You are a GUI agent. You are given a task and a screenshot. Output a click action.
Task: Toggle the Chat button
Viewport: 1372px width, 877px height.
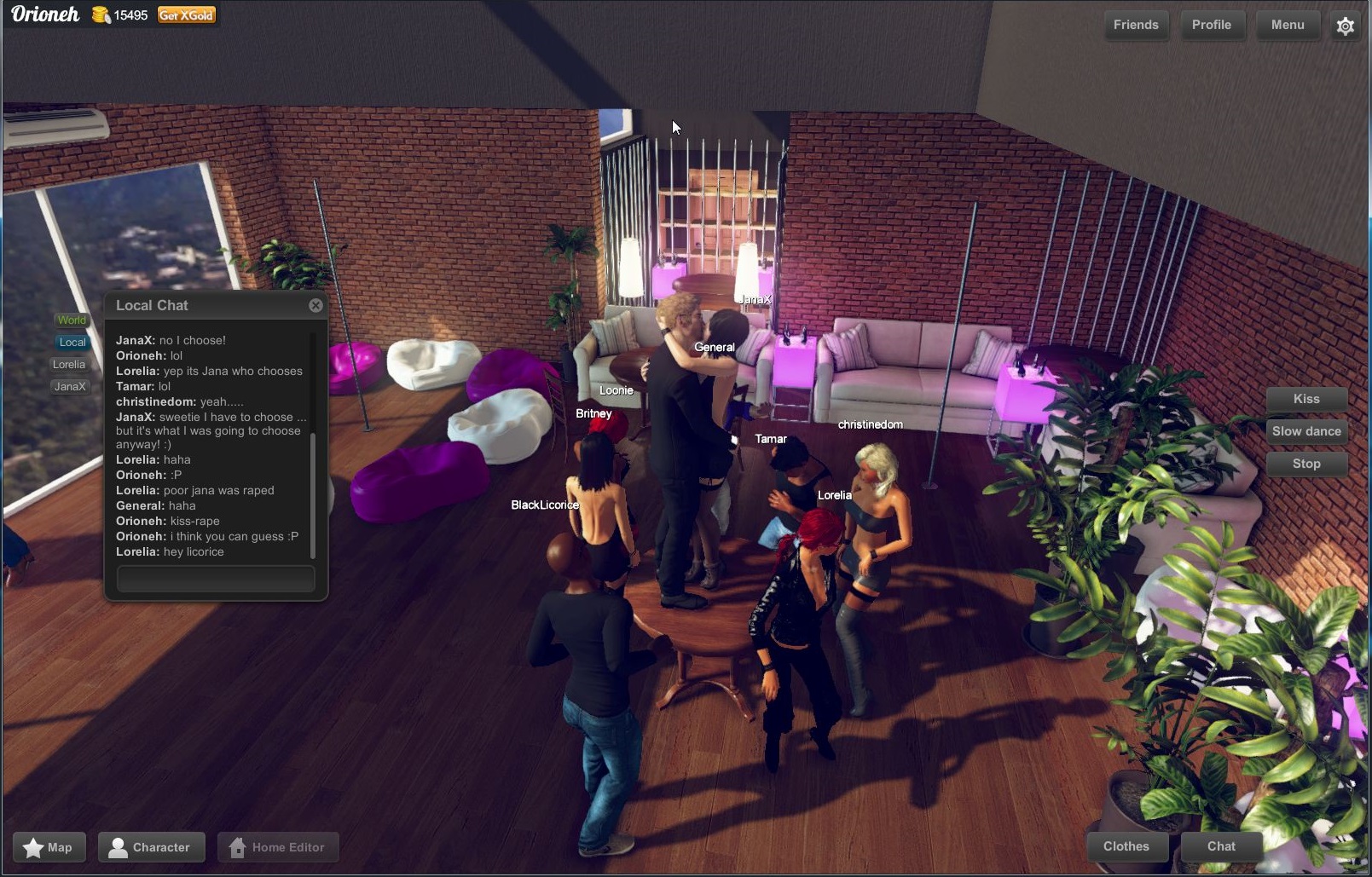pyautogui.click(x=1220, y=846)
